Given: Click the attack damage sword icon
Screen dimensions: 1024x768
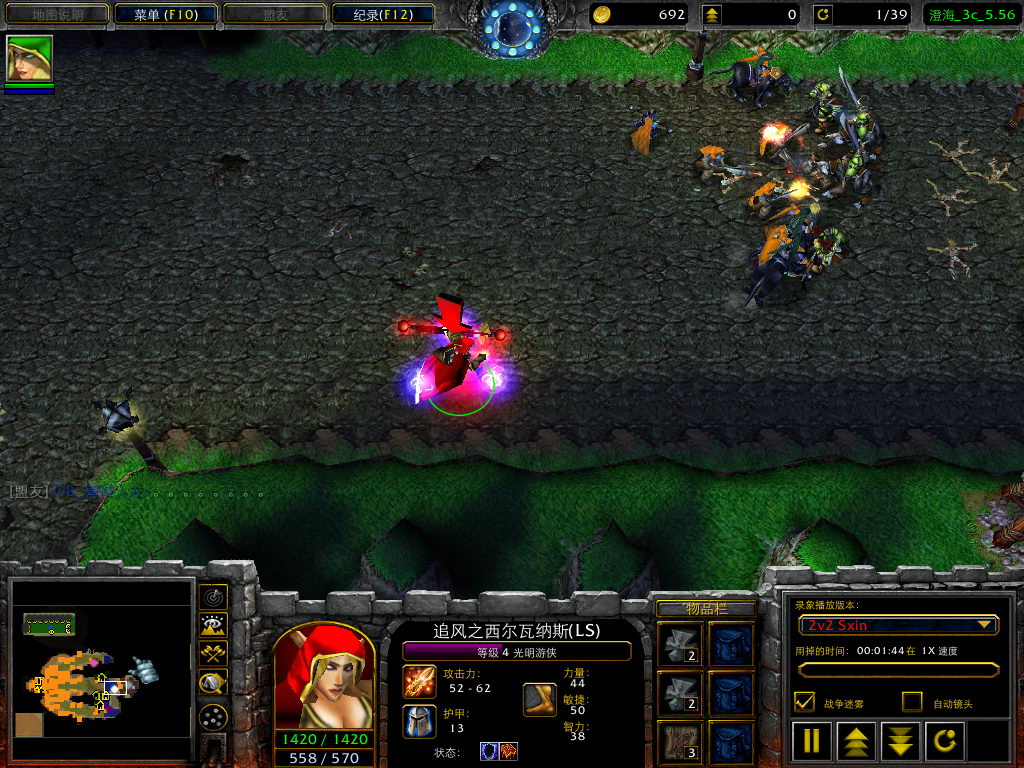Looking at the screenshot, I should click(x=419, y=681).
